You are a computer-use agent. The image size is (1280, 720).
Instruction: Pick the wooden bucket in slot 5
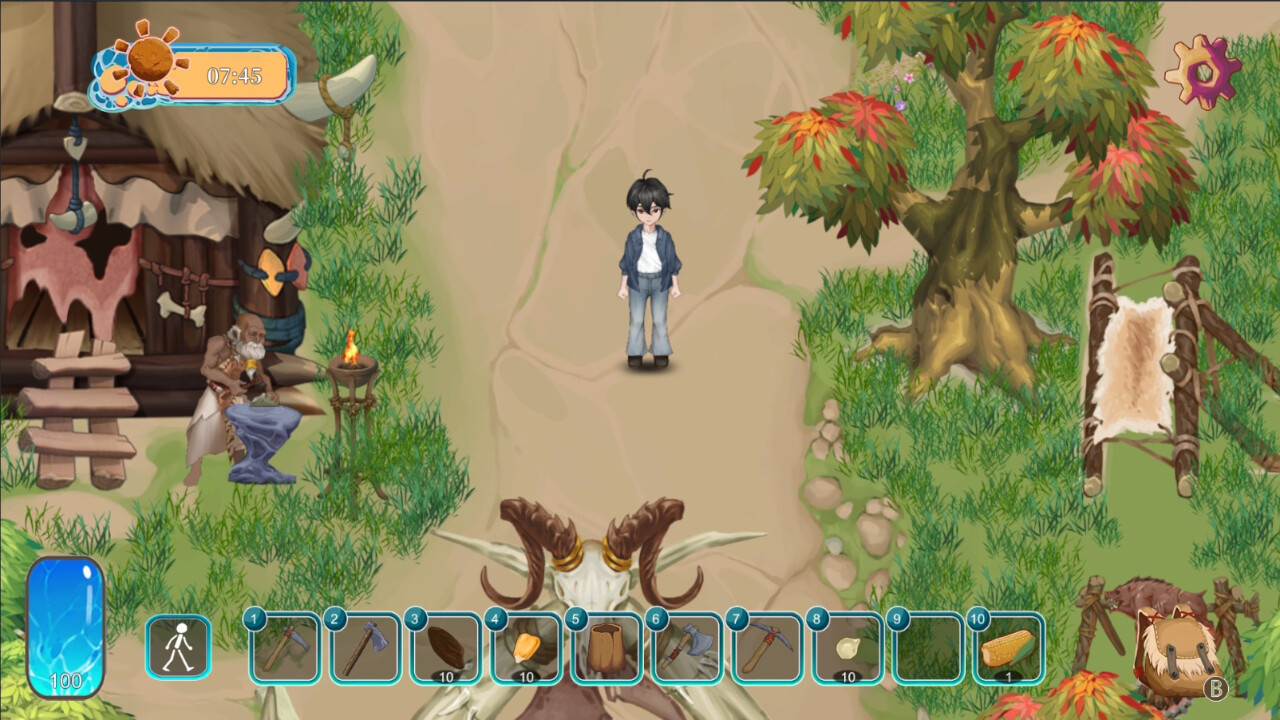607,648
